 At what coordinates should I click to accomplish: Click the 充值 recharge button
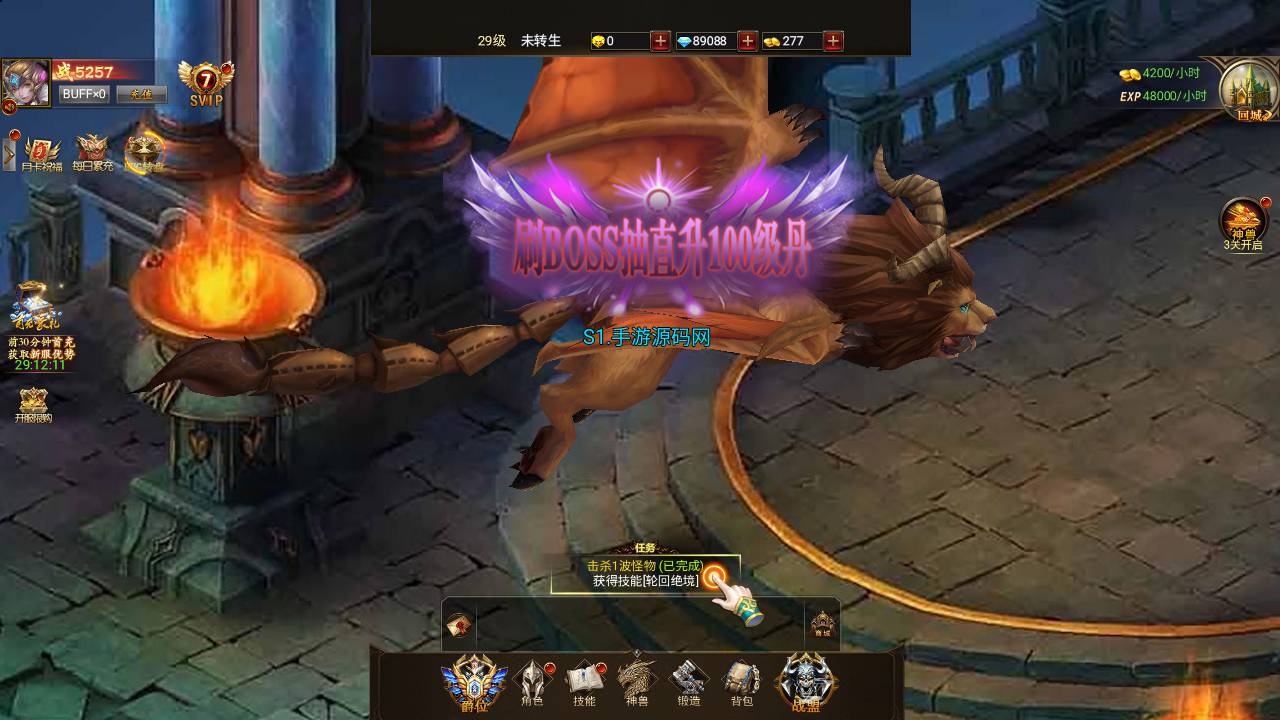click(x=141, y=94)
